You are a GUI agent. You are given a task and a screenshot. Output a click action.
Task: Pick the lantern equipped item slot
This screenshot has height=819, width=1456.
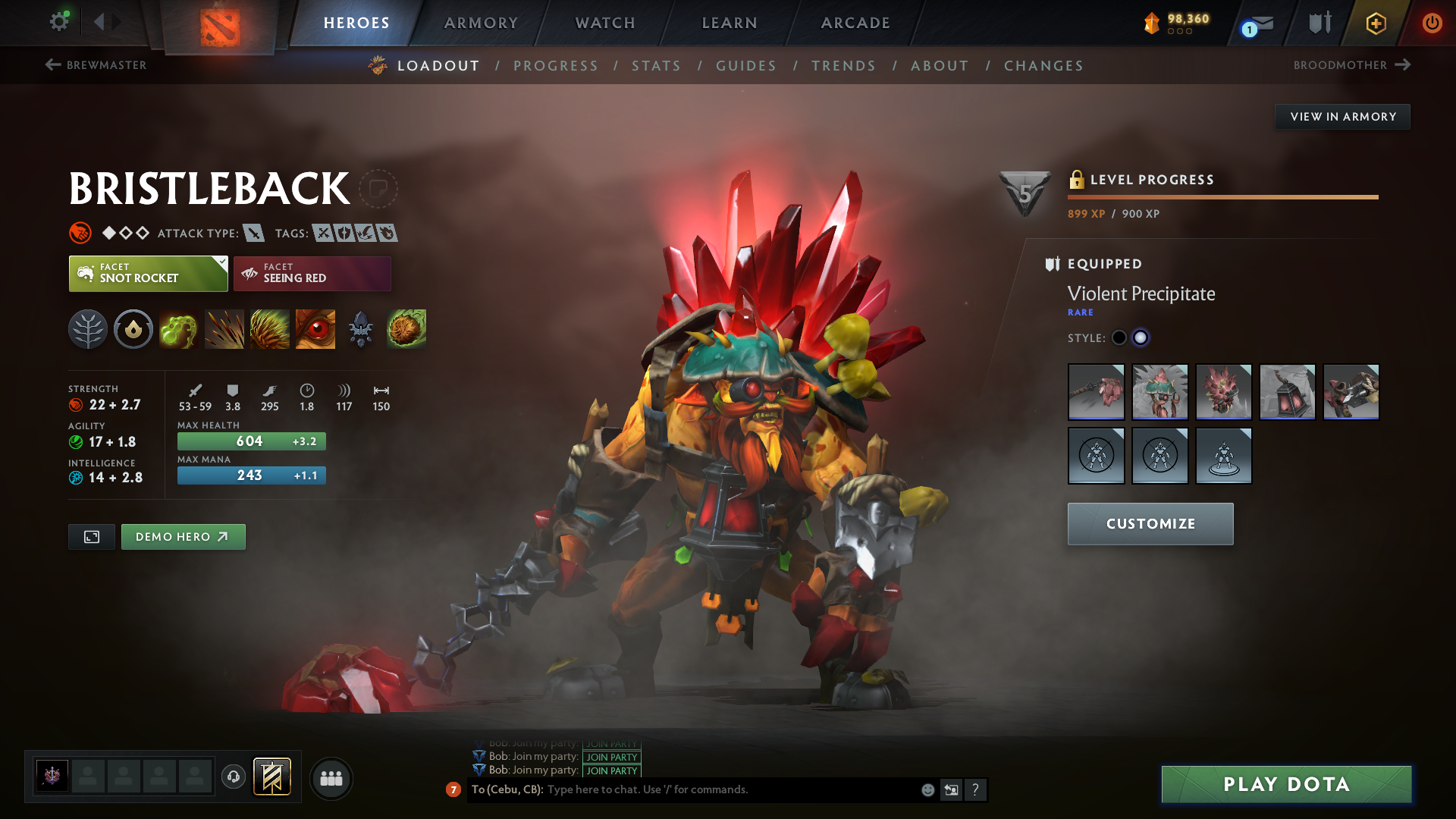click(x=1287, y=392)
